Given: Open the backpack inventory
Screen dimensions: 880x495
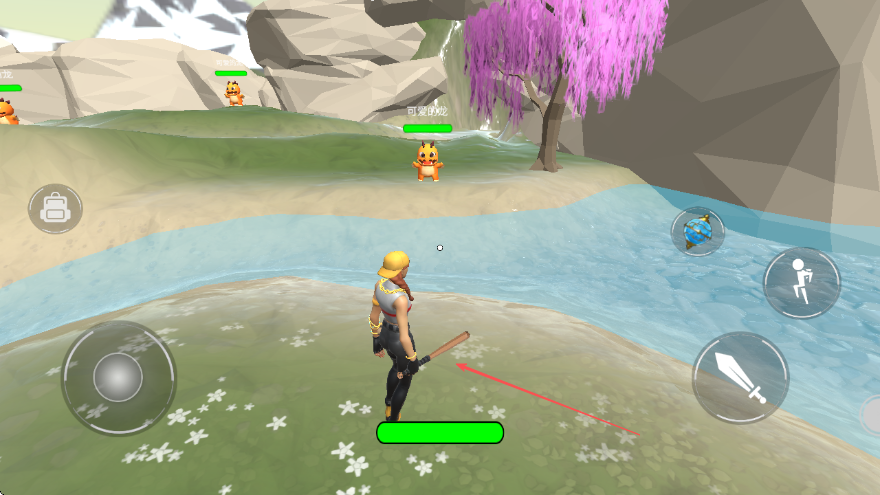Looking at the screenshot, I should pyautogui.click(x=55, y=209).
